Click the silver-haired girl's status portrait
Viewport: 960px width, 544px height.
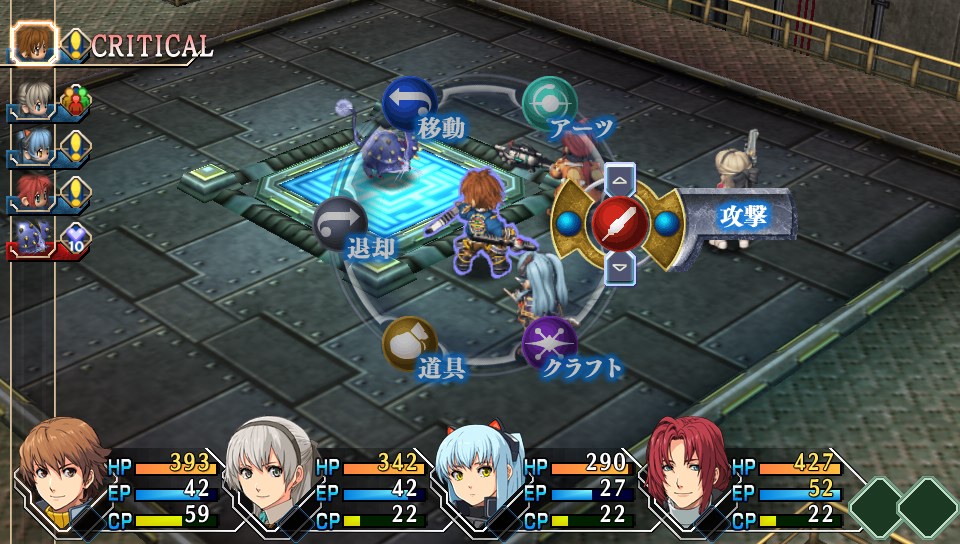(270, 475)
